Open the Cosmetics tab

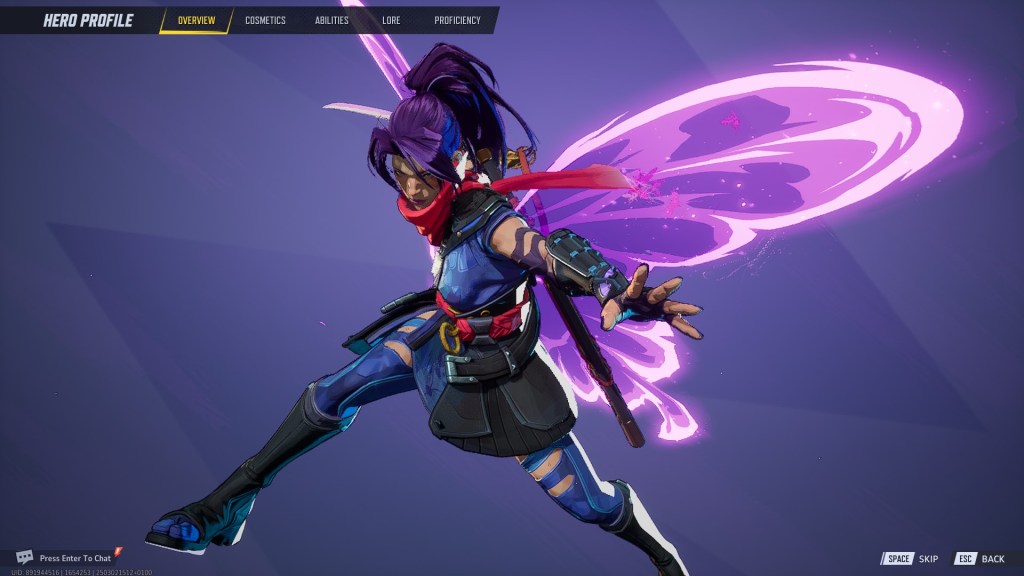(265, 20)
